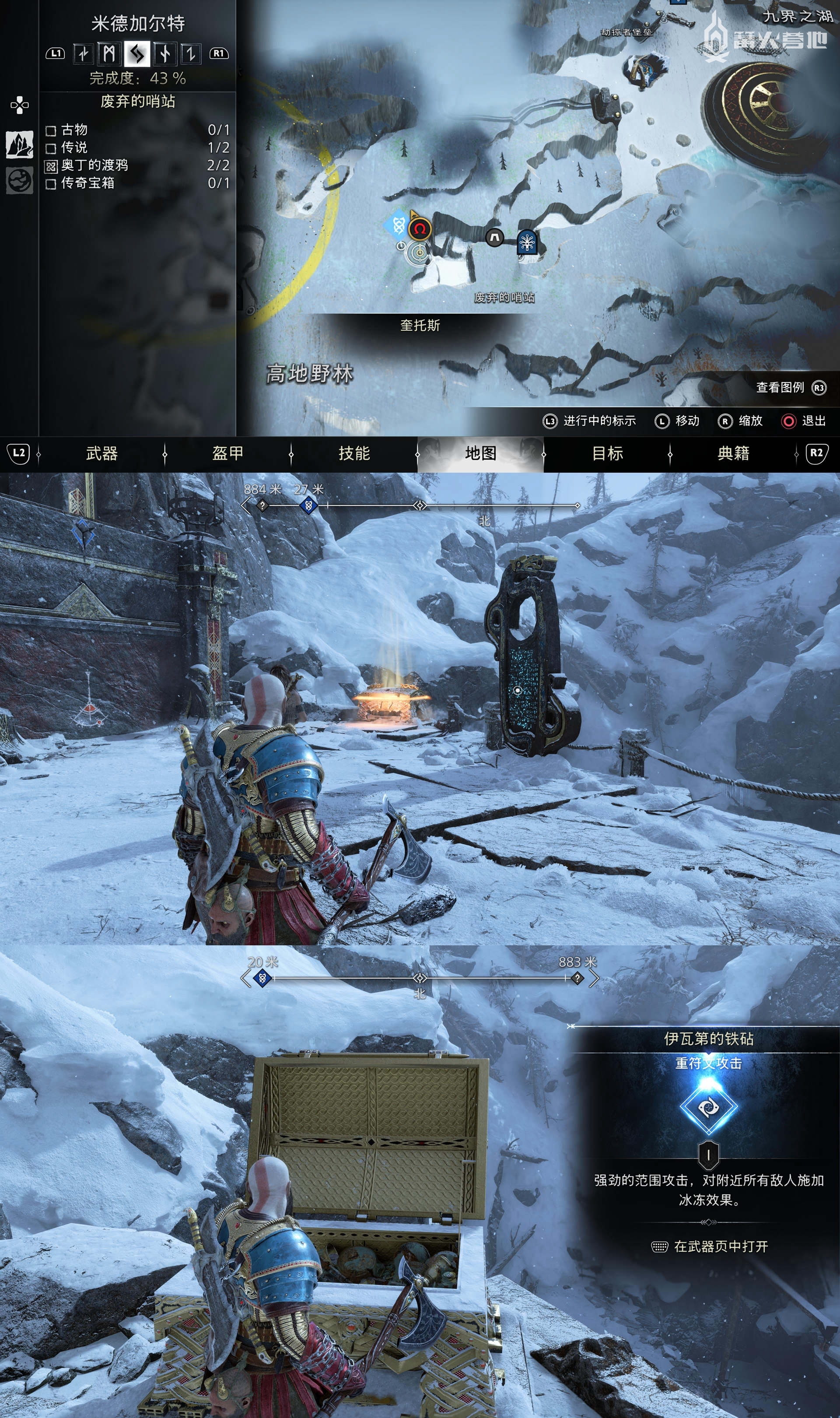This screenshot has height=1418, width=840.
Task: Select the 传奇宝箱 collectible row
Action: tap(136, 183)
